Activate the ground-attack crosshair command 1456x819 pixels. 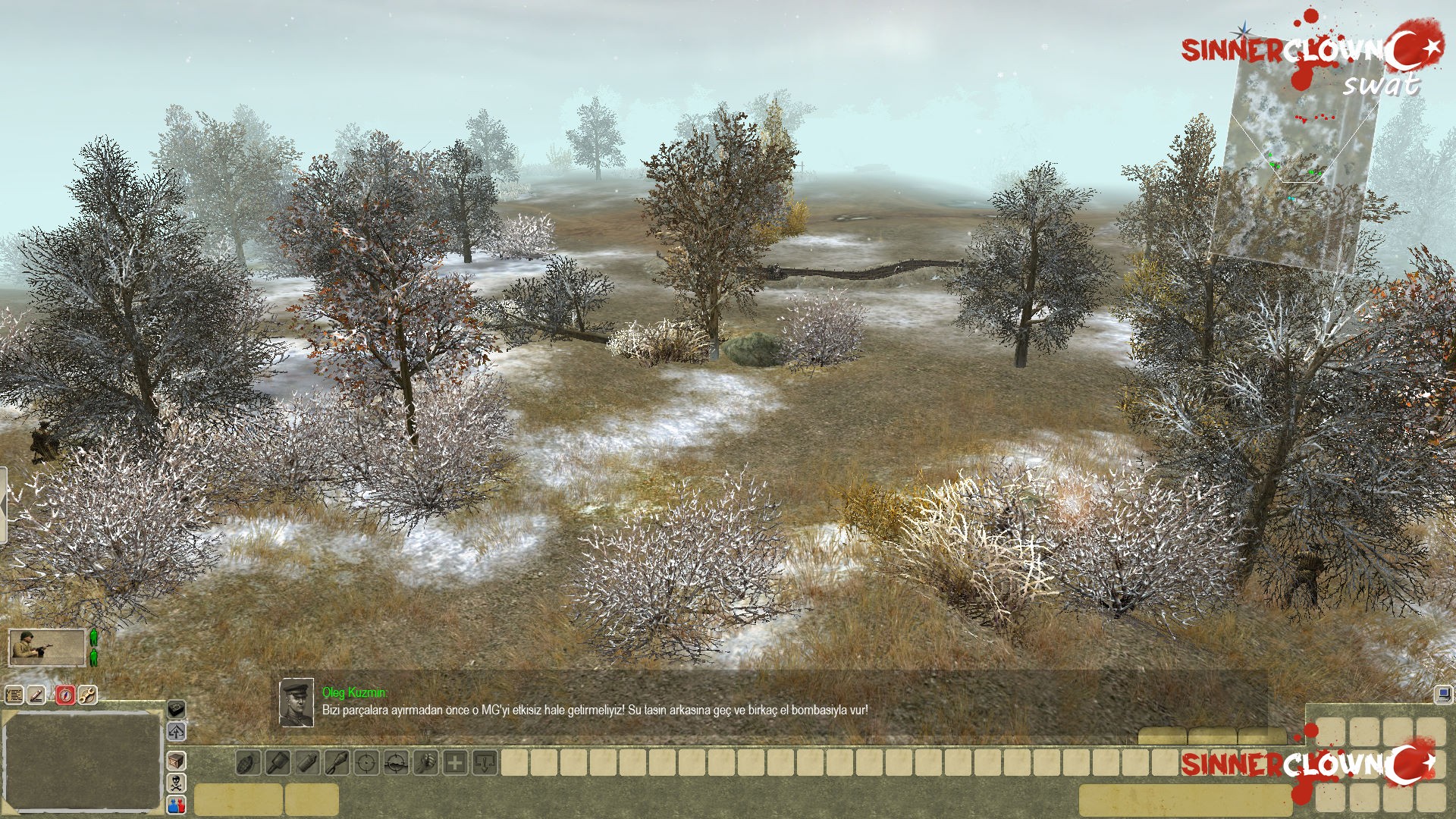(396, 763)
